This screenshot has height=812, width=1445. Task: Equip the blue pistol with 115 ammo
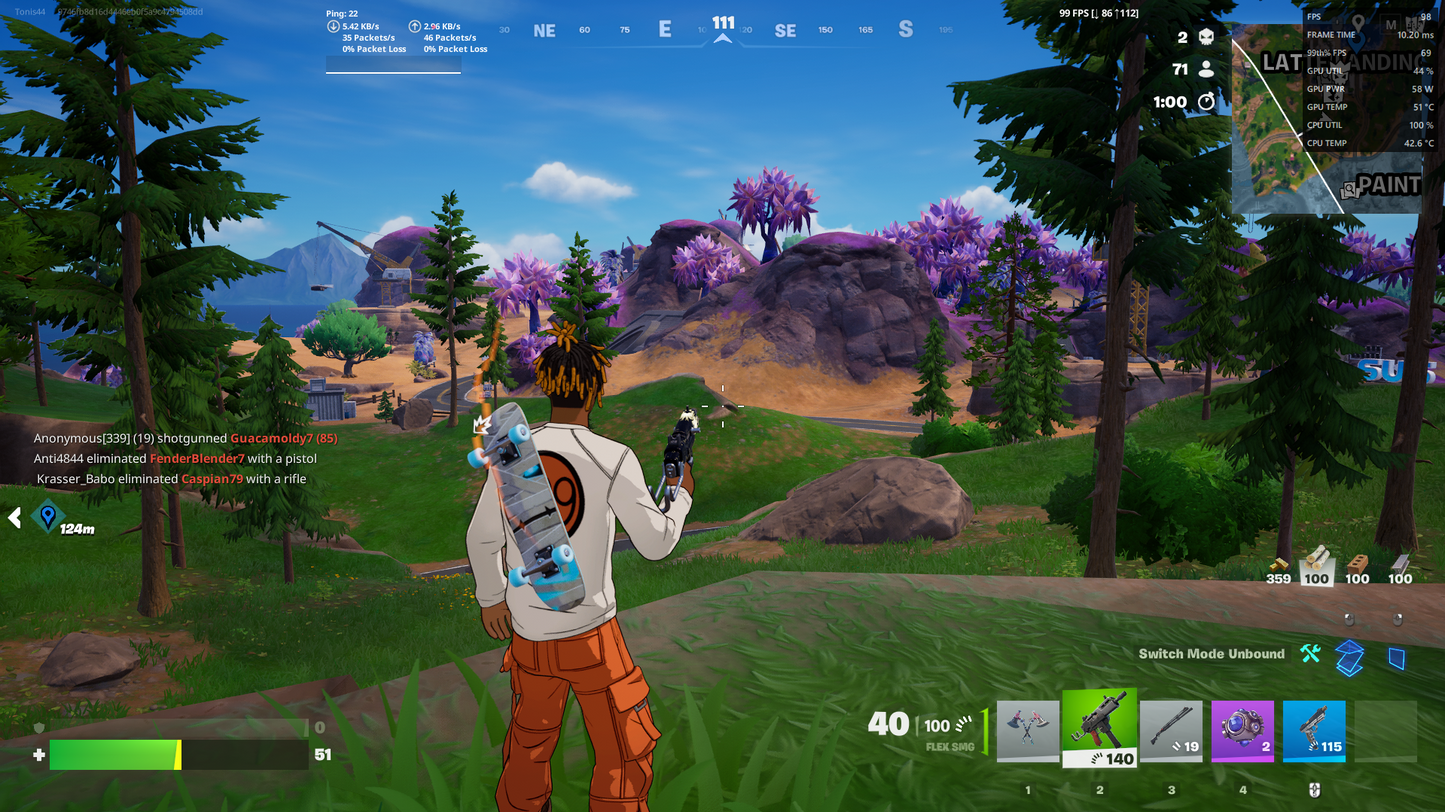tap(1314, 731)
